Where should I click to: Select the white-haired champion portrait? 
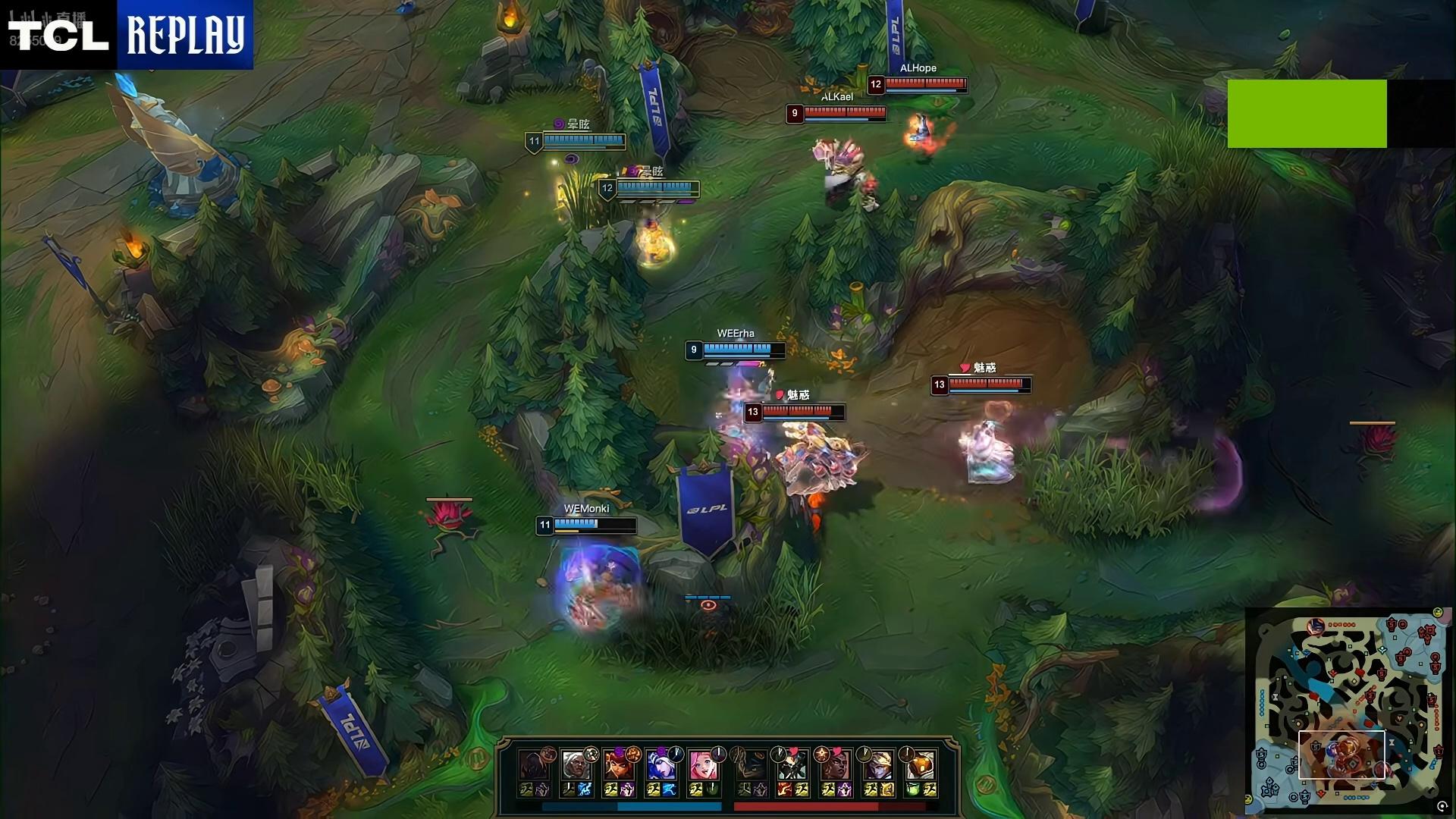[x=576, y=766]
